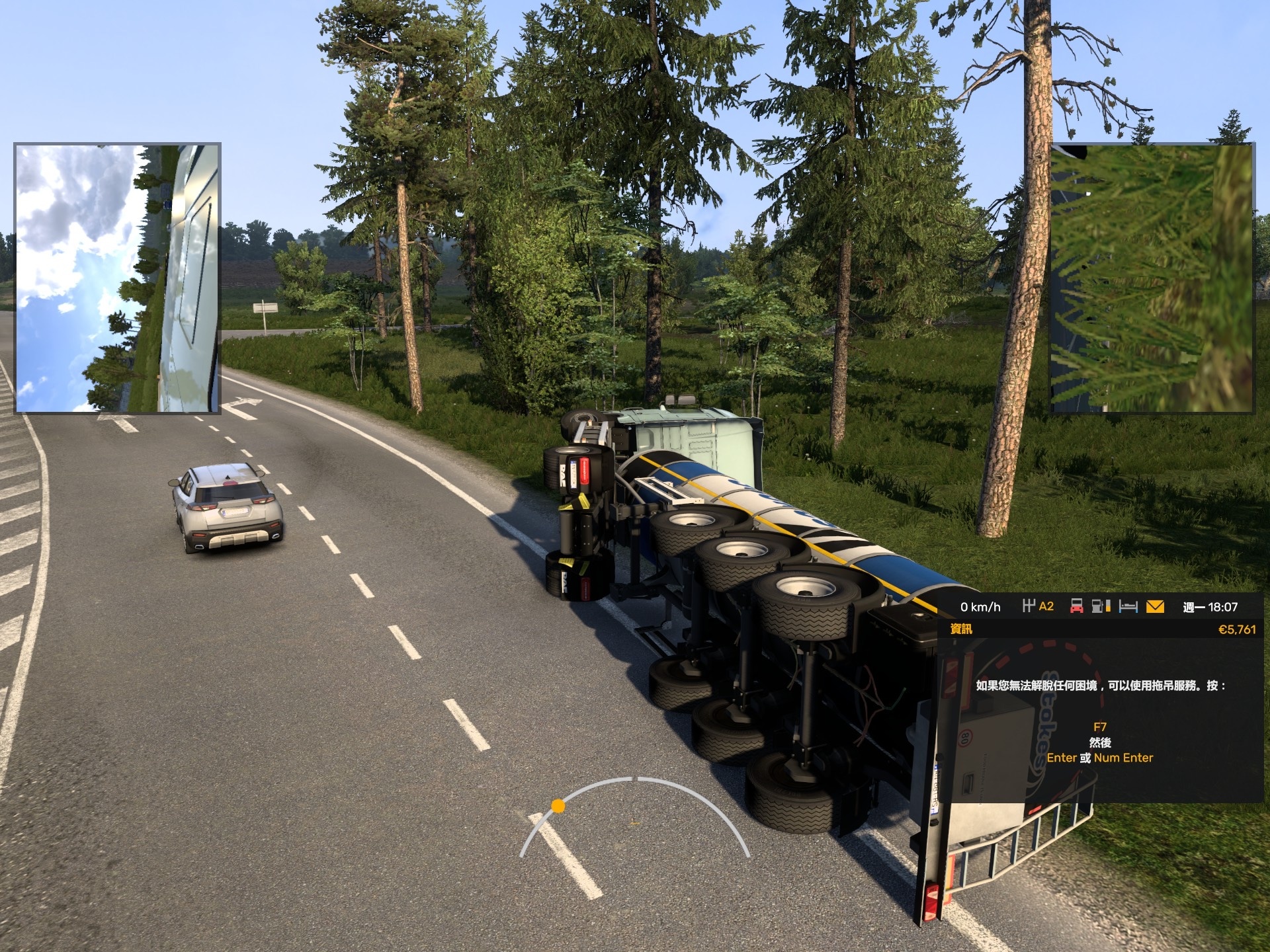Screen dimensions: 1270x952
Task: Click the red truck damage icon
Action: click(1076, 606)
